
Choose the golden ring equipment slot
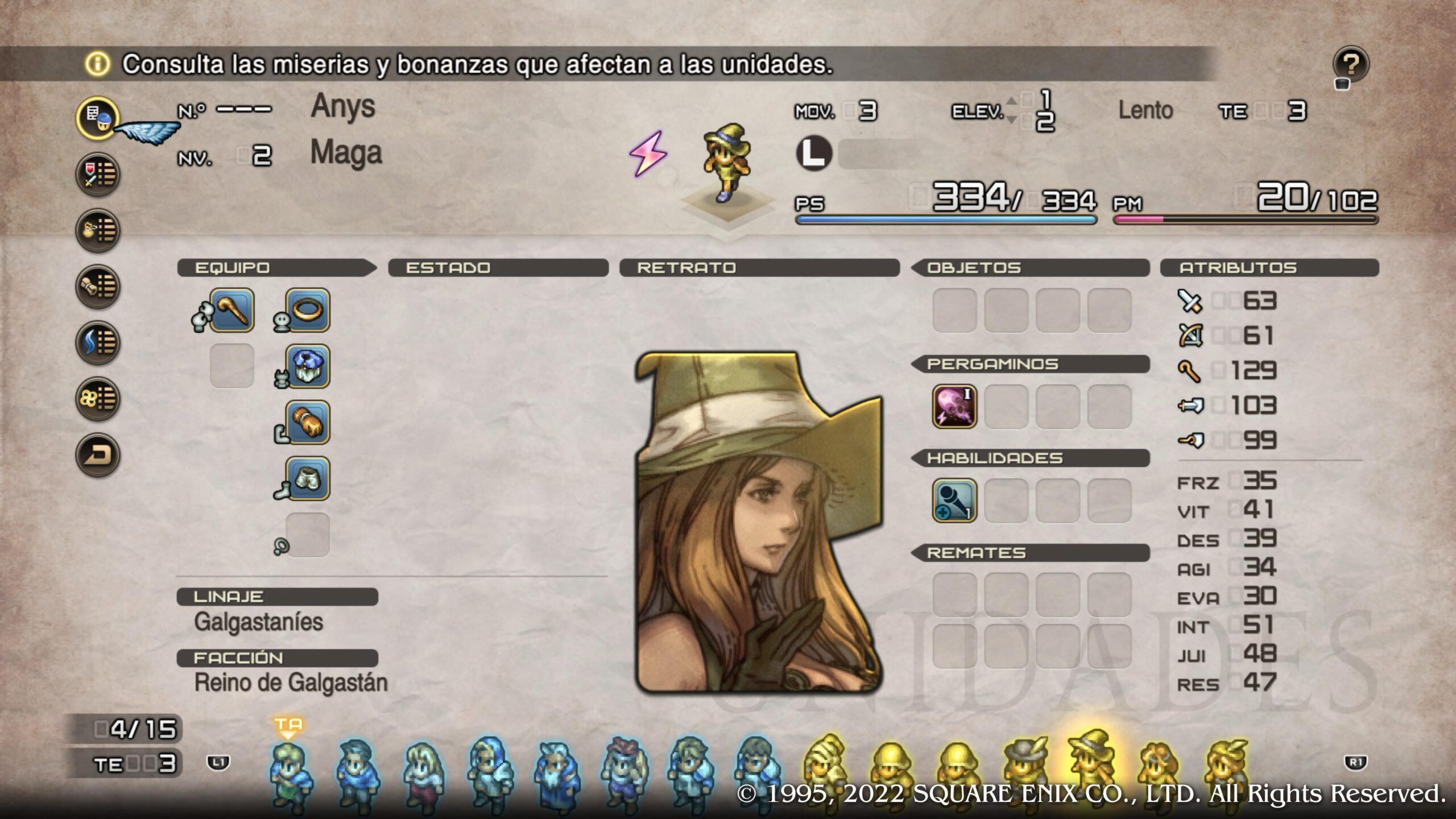pyautogui.click(x=308, y=311)
